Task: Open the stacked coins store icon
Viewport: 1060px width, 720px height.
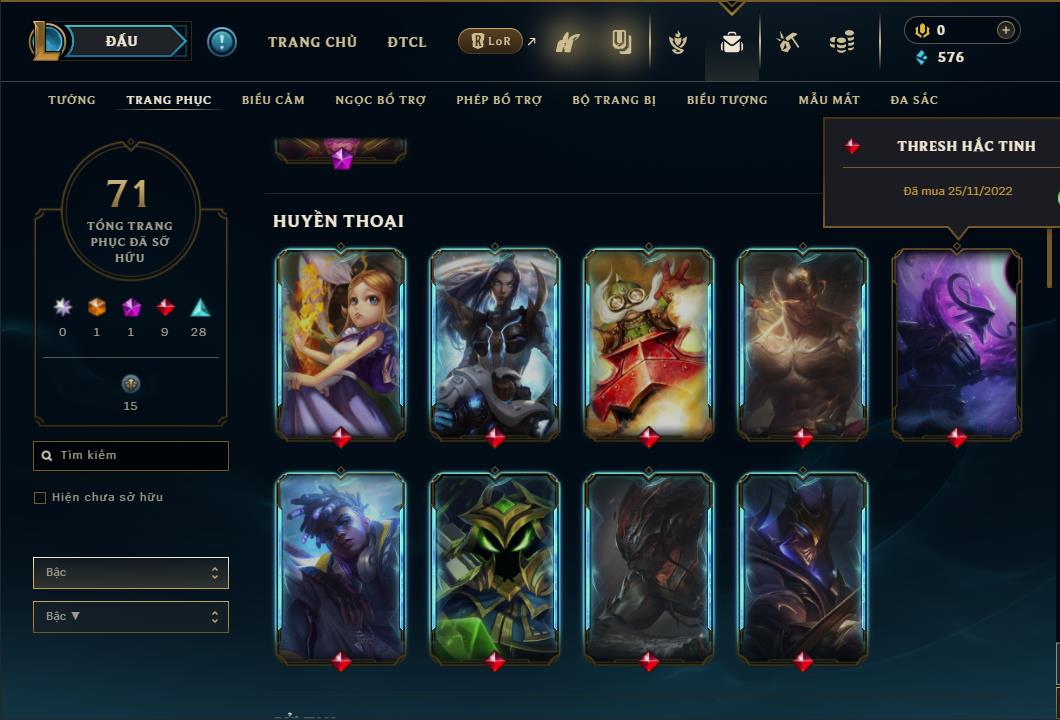Action: (x=842, y=42)
